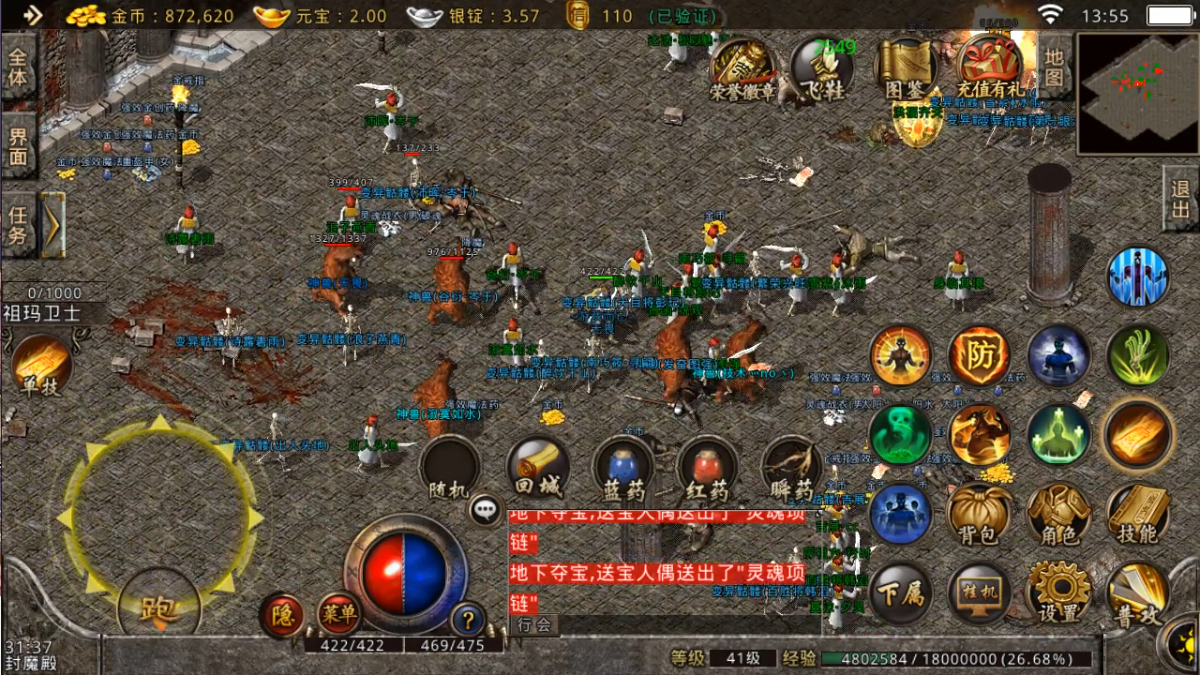The image size is (1200, 675).
Task: Open the 技能 skills book
Action: tap(1138, 515)
